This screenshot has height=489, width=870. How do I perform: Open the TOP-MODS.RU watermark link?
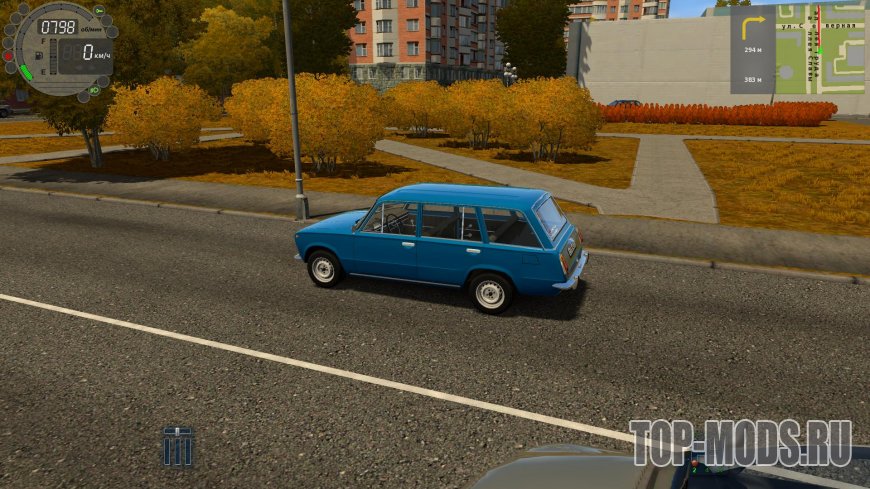[740, 442]
